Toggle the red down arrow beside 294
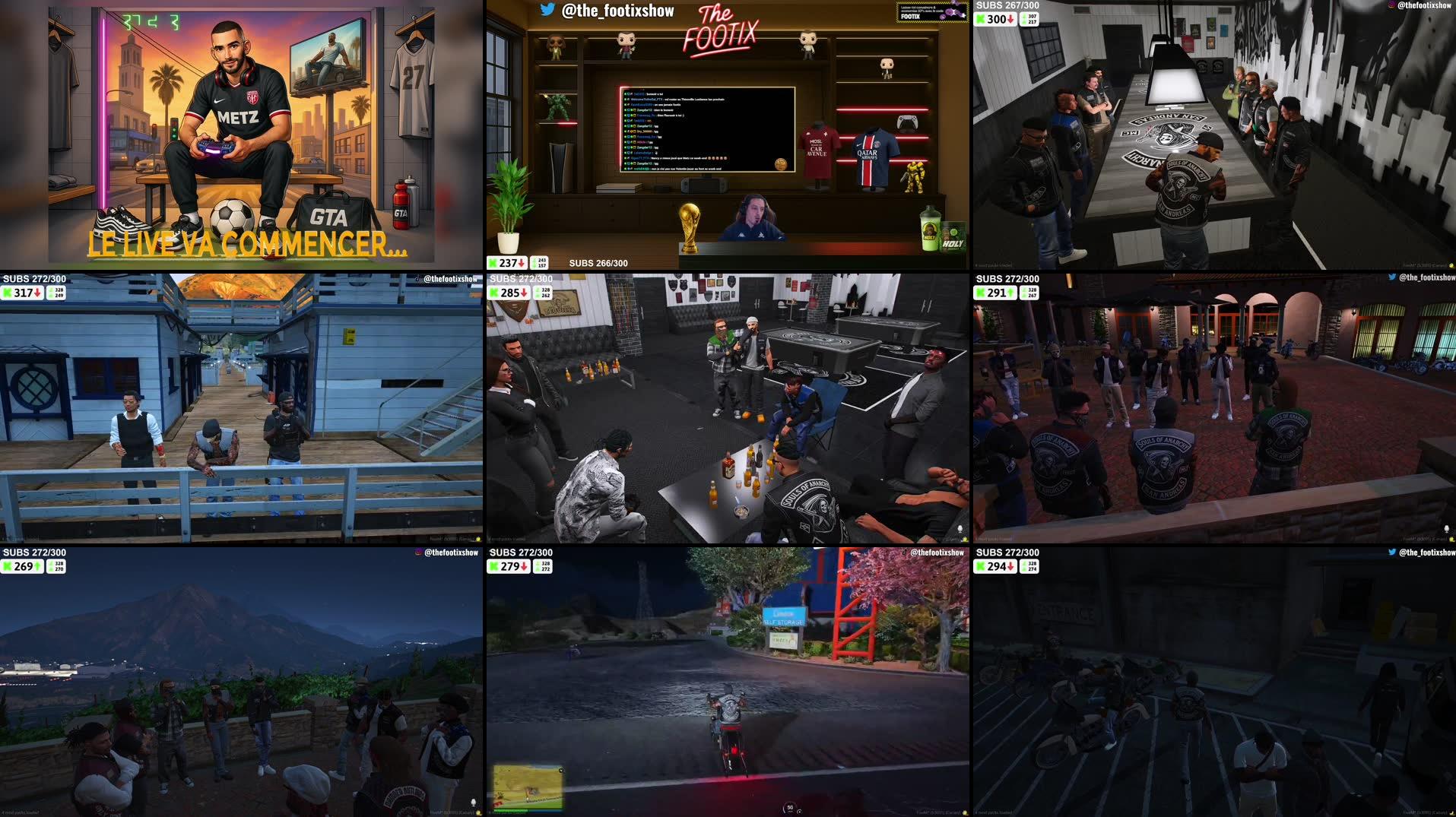1456x817 pixels. tap(1011, 566)
